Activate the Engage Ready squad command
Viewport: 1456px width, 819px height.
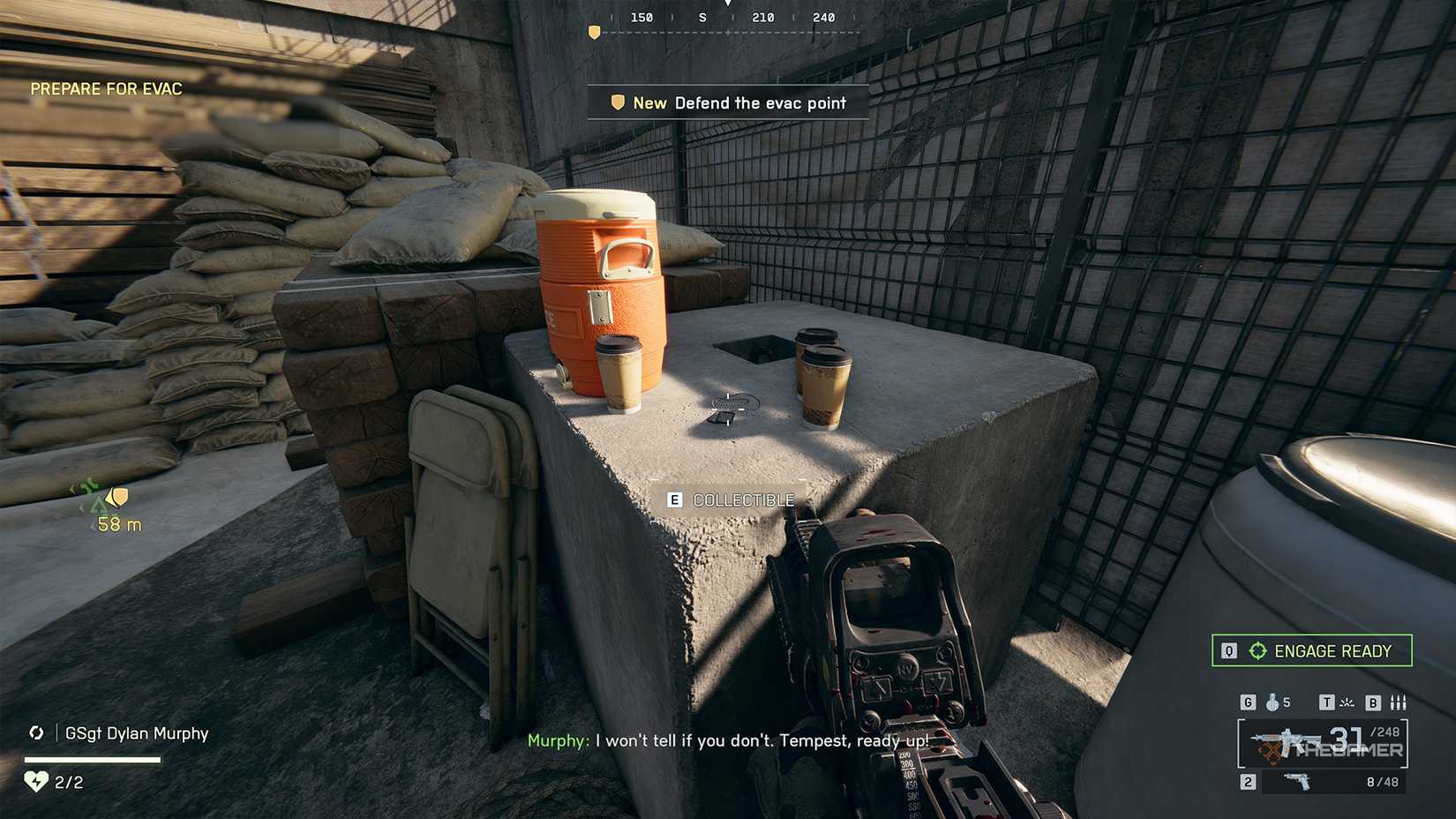[x=1311, y=650]
